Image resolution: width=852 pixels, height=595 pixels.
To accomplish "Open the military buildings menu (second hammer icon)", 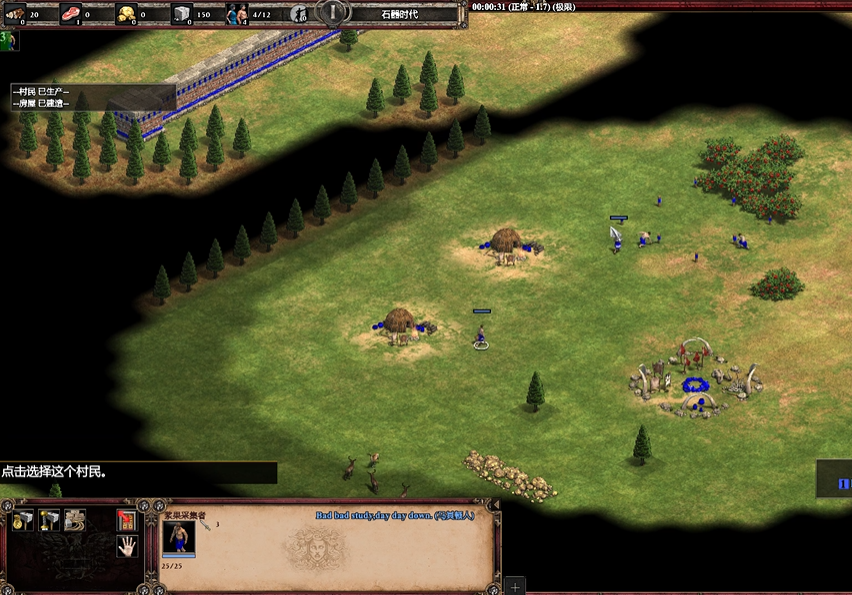I will pos(49,520).
